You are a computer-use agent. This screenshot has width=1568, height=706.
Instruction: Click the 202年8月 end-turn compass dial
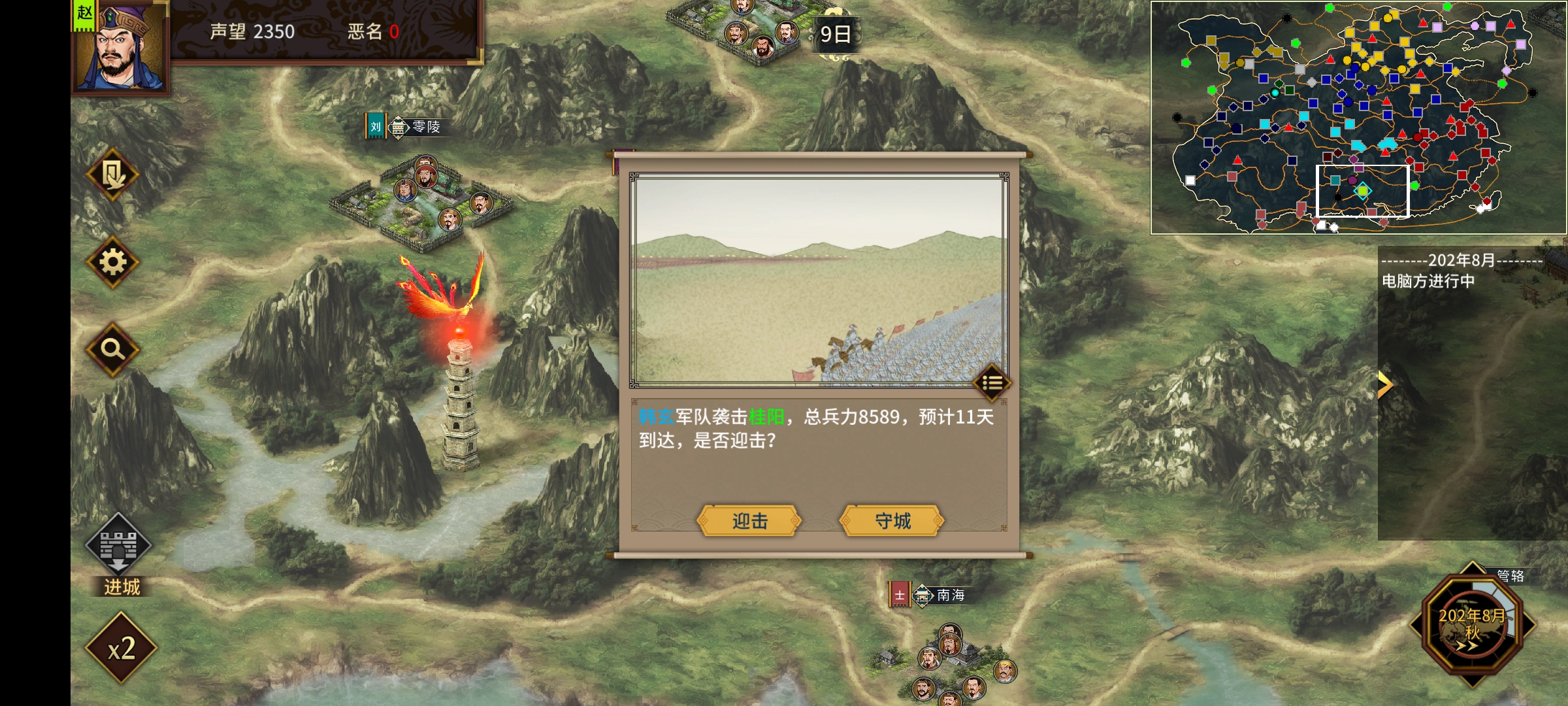(1472, 624)
